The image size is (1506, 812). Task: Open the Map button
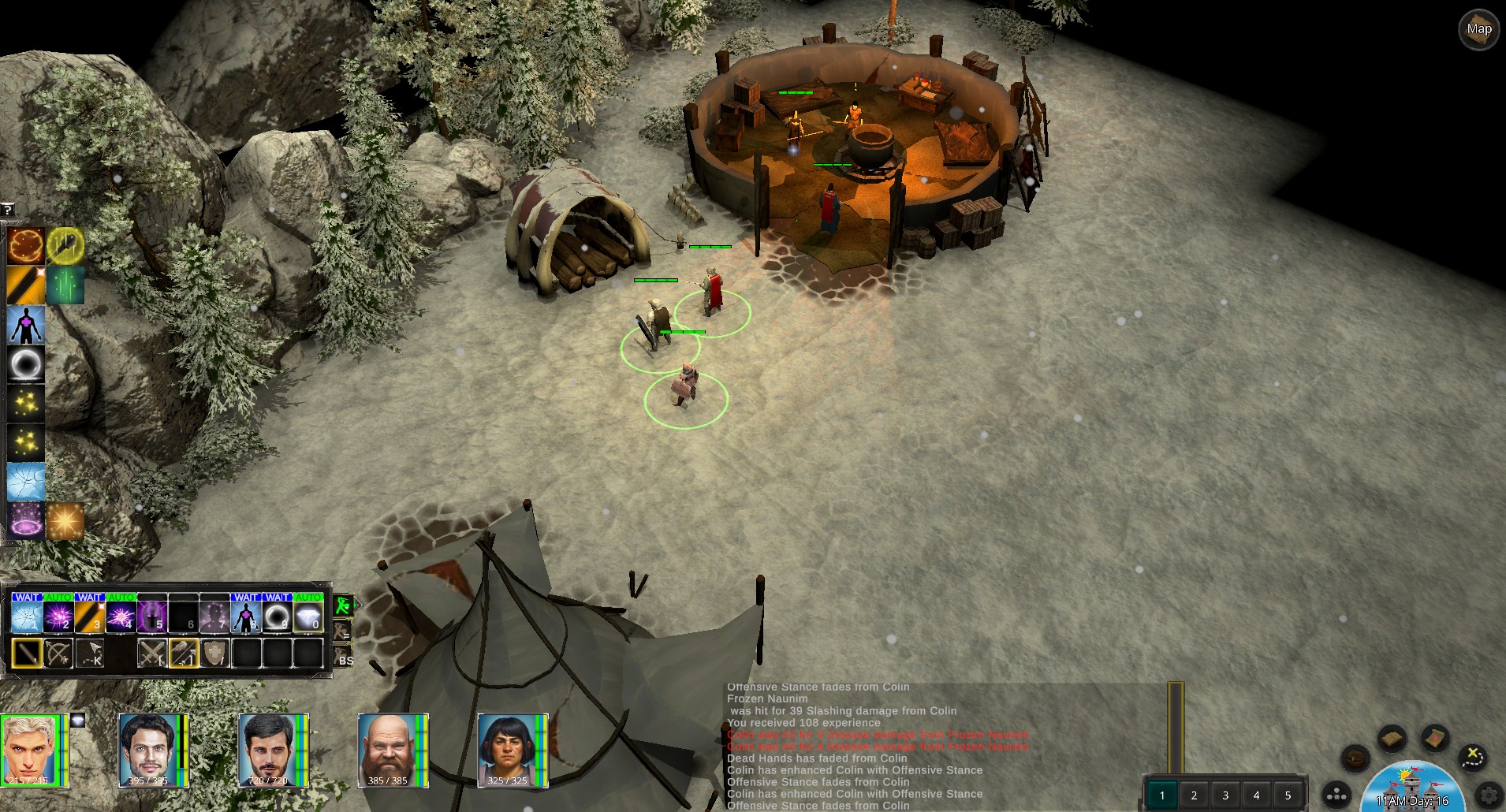(x=1478, y=30)
